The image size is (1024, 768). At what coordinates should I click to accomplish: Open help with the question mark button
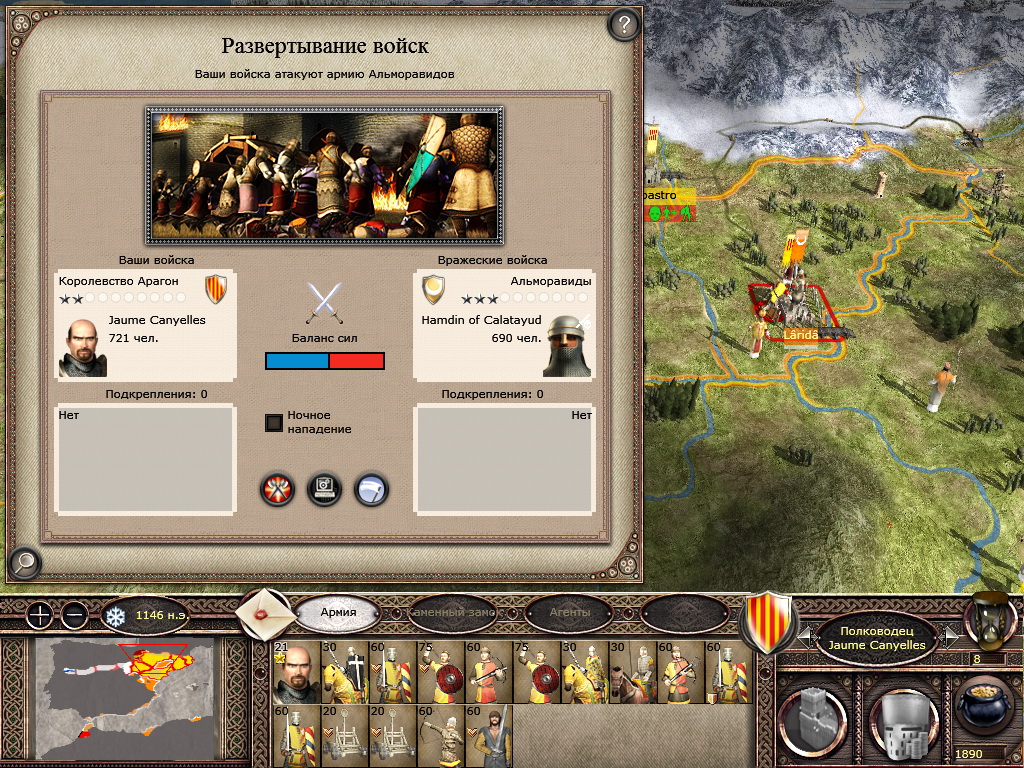(624, 24)
